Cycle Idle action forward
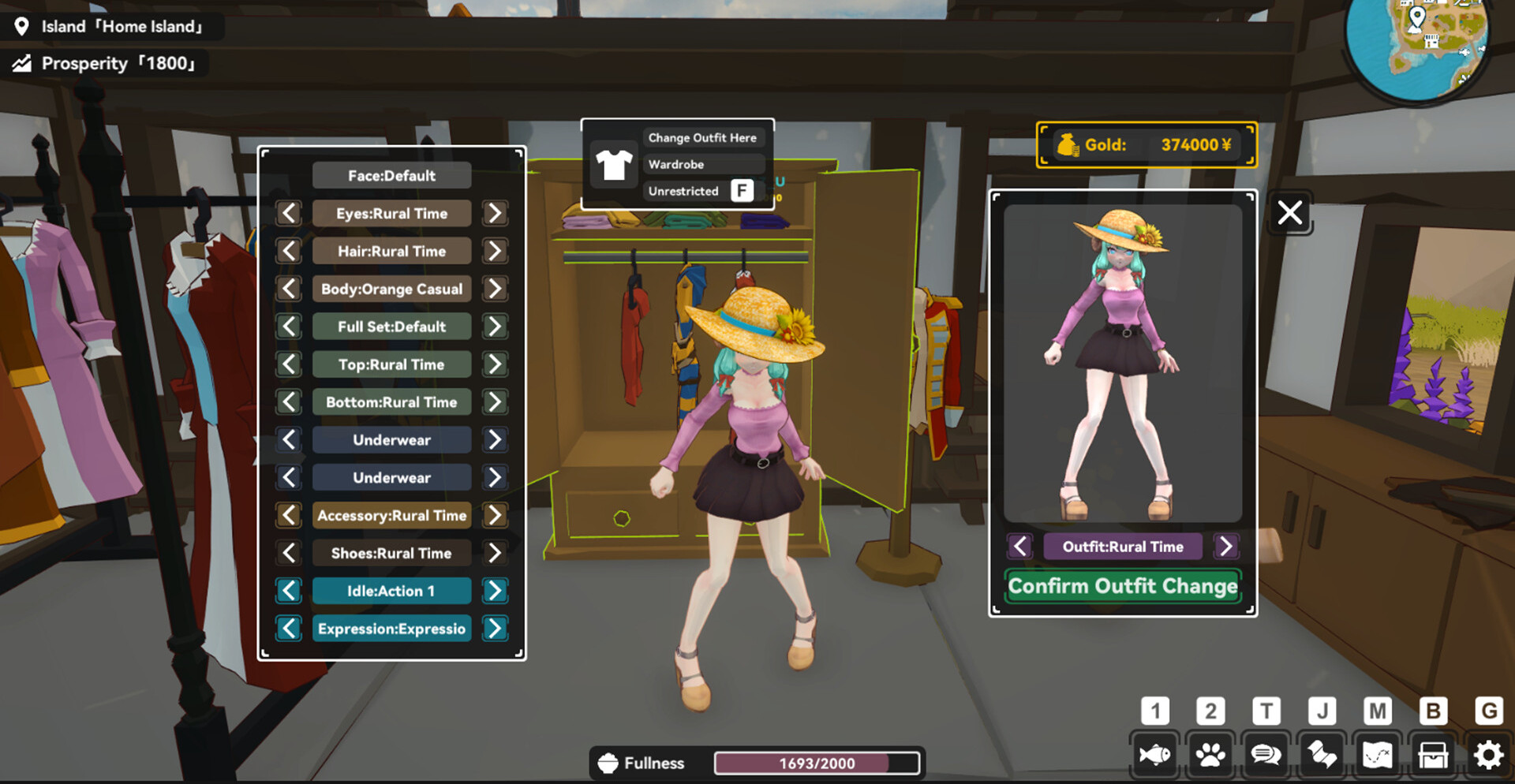This screenshot has width=1515, height=784. click(495, 591)
